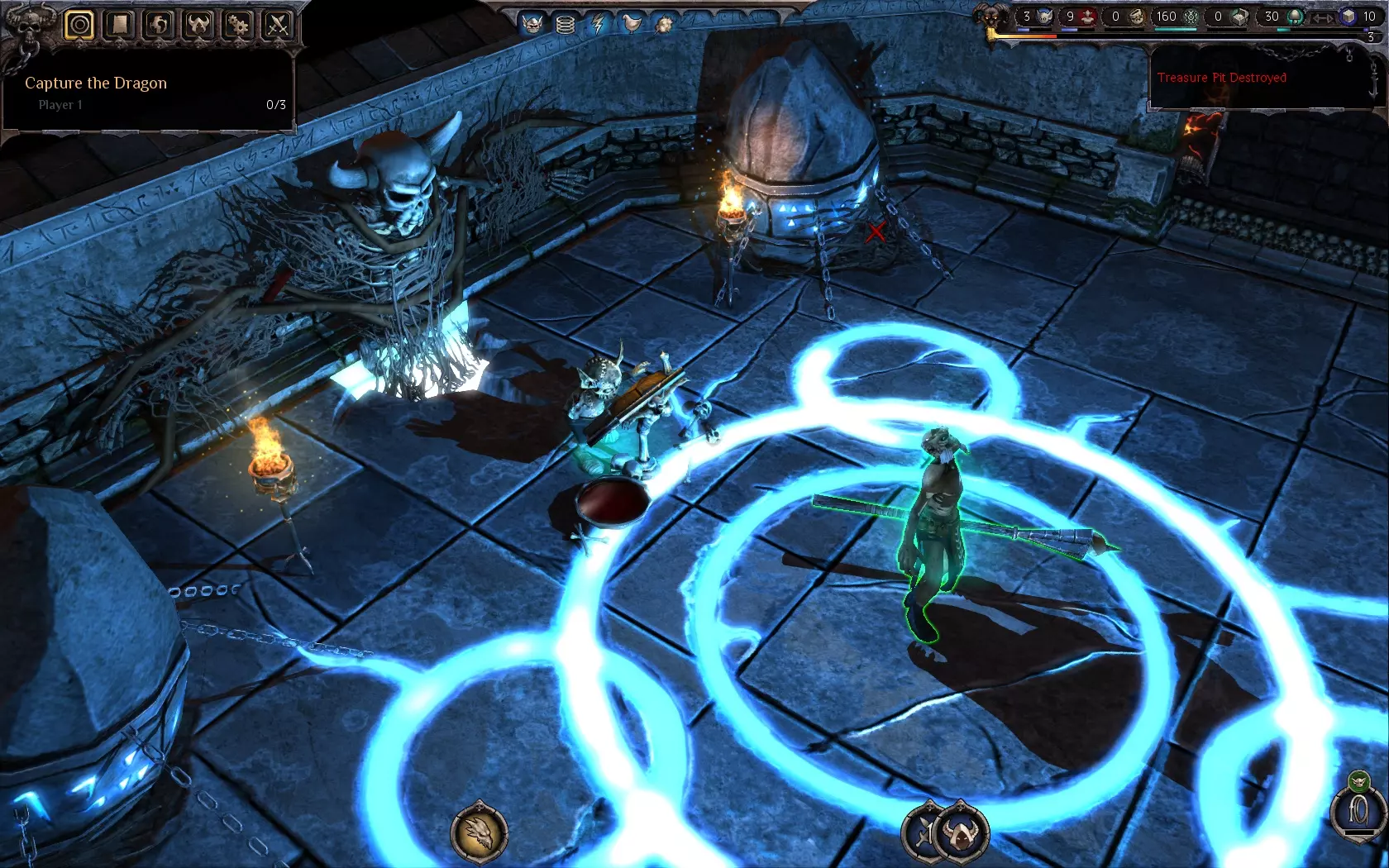This screenshot has width=1389, height=868.
Task: Switch to the crossed swords tab
Action: pos(278,25)
